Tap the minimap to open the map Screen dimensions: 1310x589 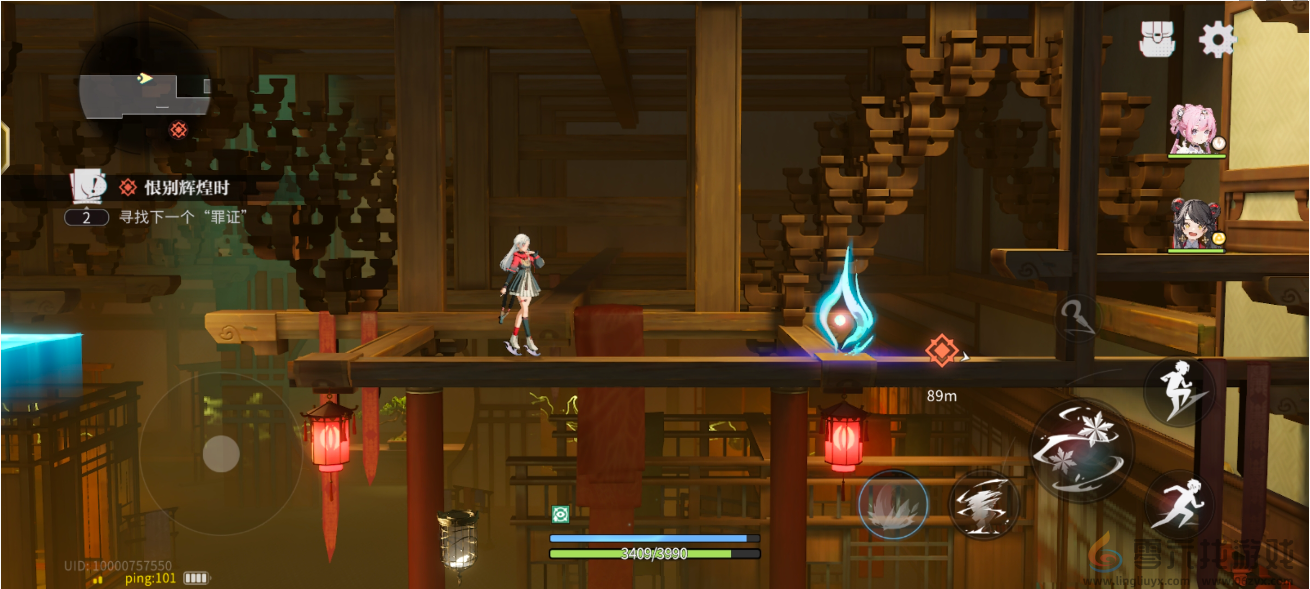(145, 88)
